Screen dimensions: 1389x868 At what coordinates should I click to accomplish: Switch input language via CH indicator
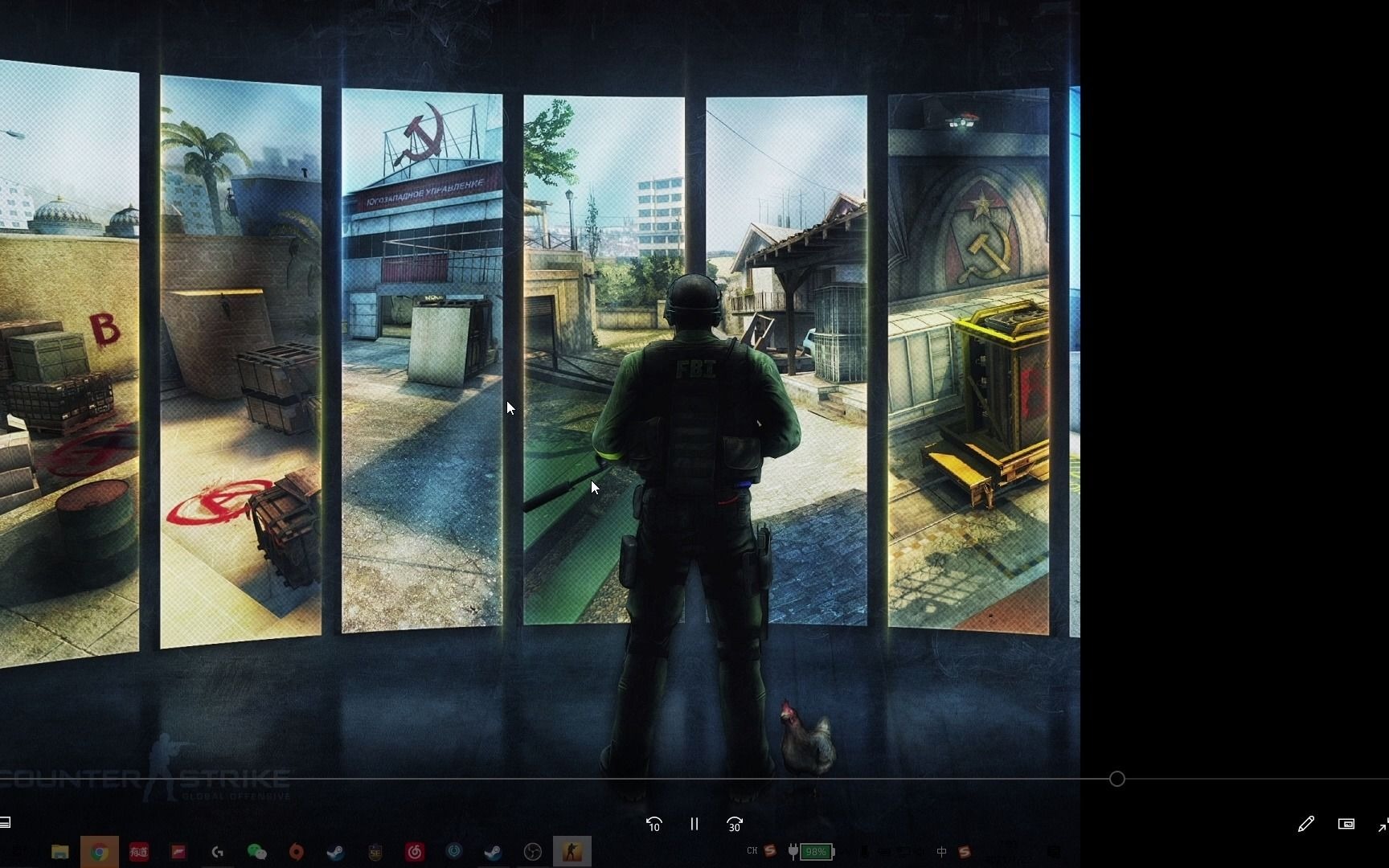pyautogui.click(x=752, y=851)
